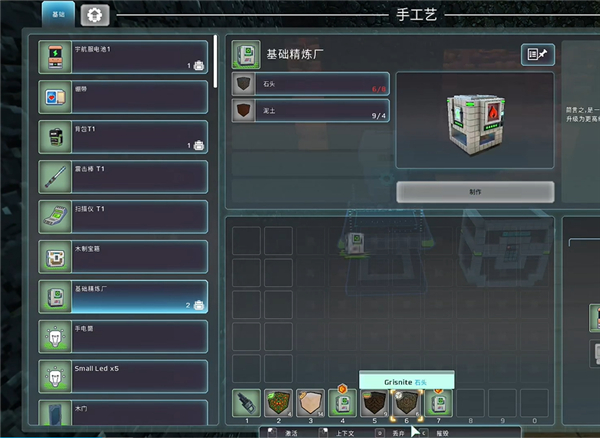The width and height of the screenshot is (600, 438).
Task: Select the 宇航服电池1 recipe
Action: pyautogui.click(x=122, y=57)
